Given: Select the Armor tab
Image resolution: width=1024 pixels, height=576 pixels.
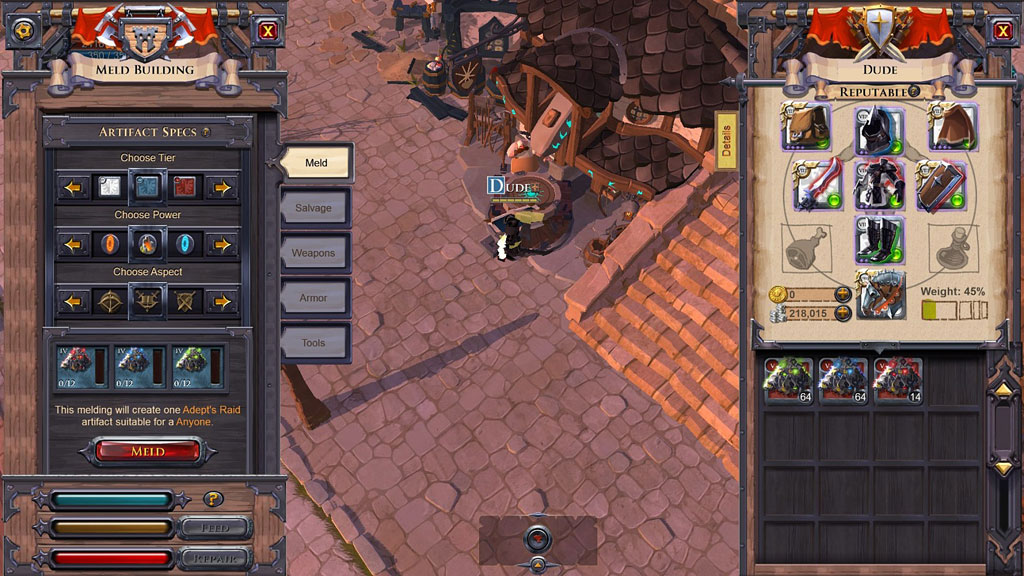Looking at the screenshot, I should 315,298.
